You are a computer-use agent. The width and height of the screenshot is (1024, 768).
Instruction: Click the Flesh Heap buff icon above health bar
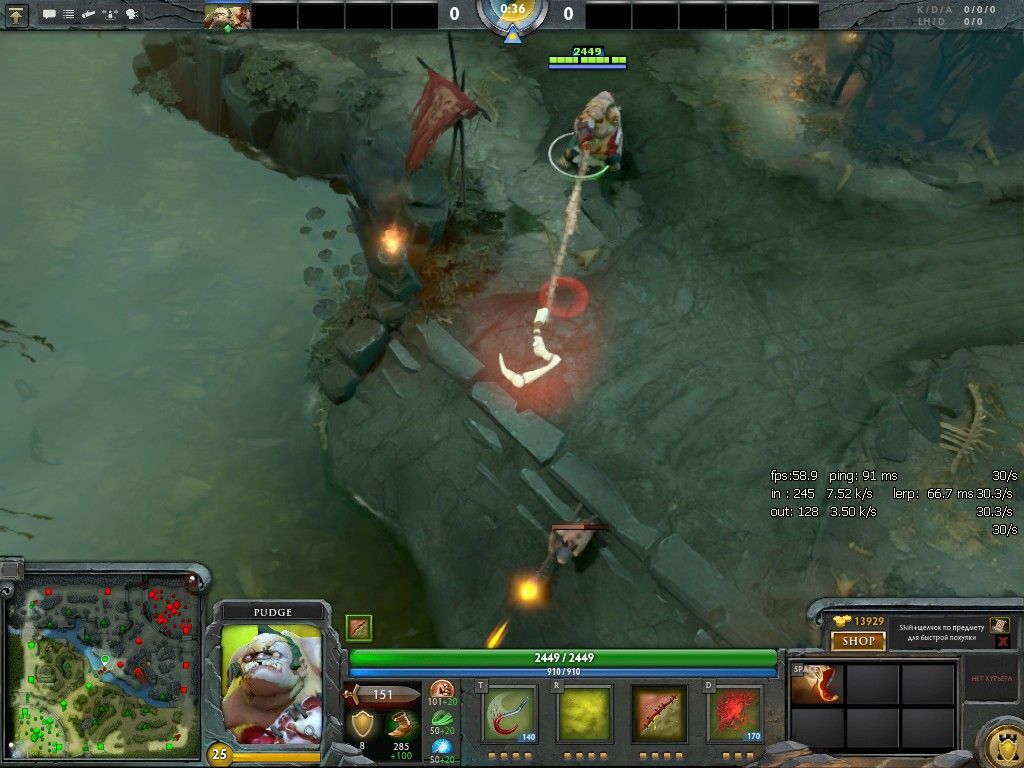pyautogui.click(x=359, y=627)
